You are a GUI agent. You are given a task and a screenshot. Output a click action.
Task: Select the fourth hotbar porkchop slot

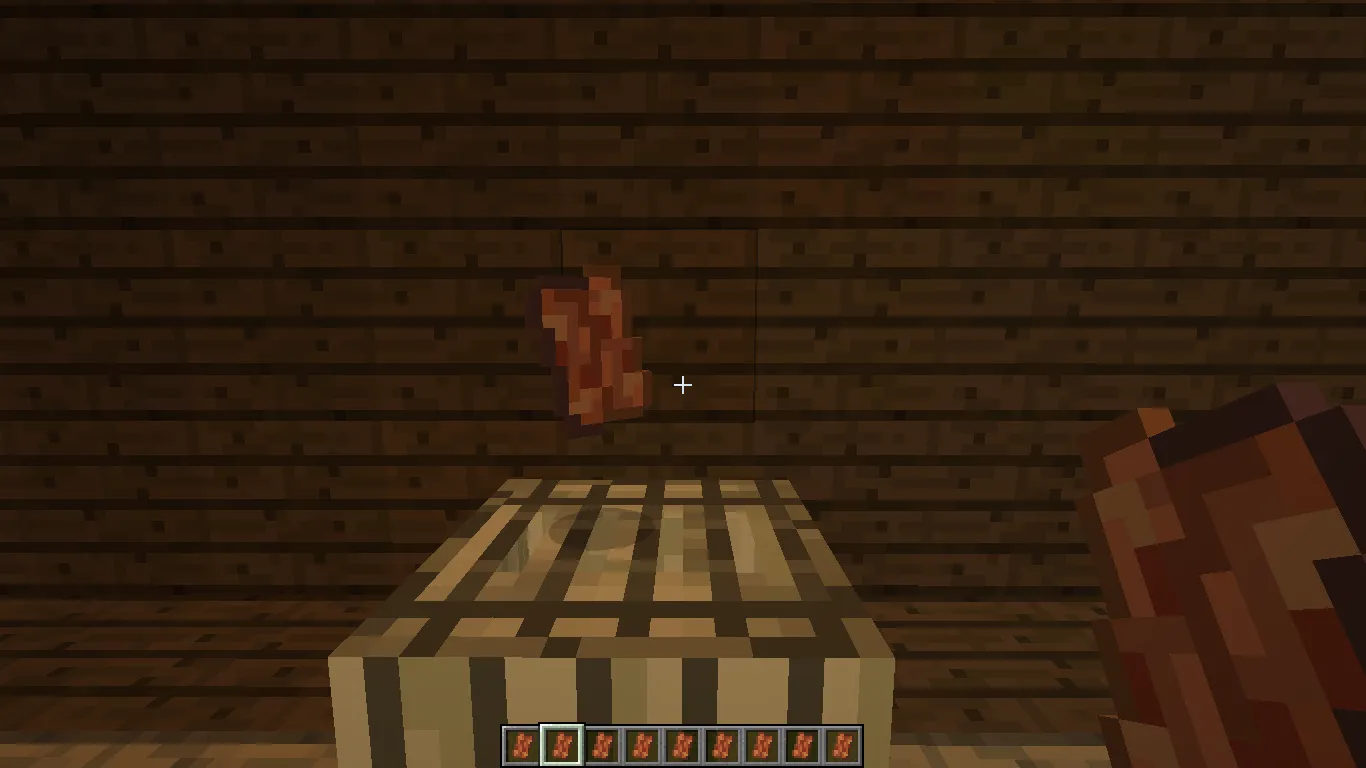coord(641,745)
